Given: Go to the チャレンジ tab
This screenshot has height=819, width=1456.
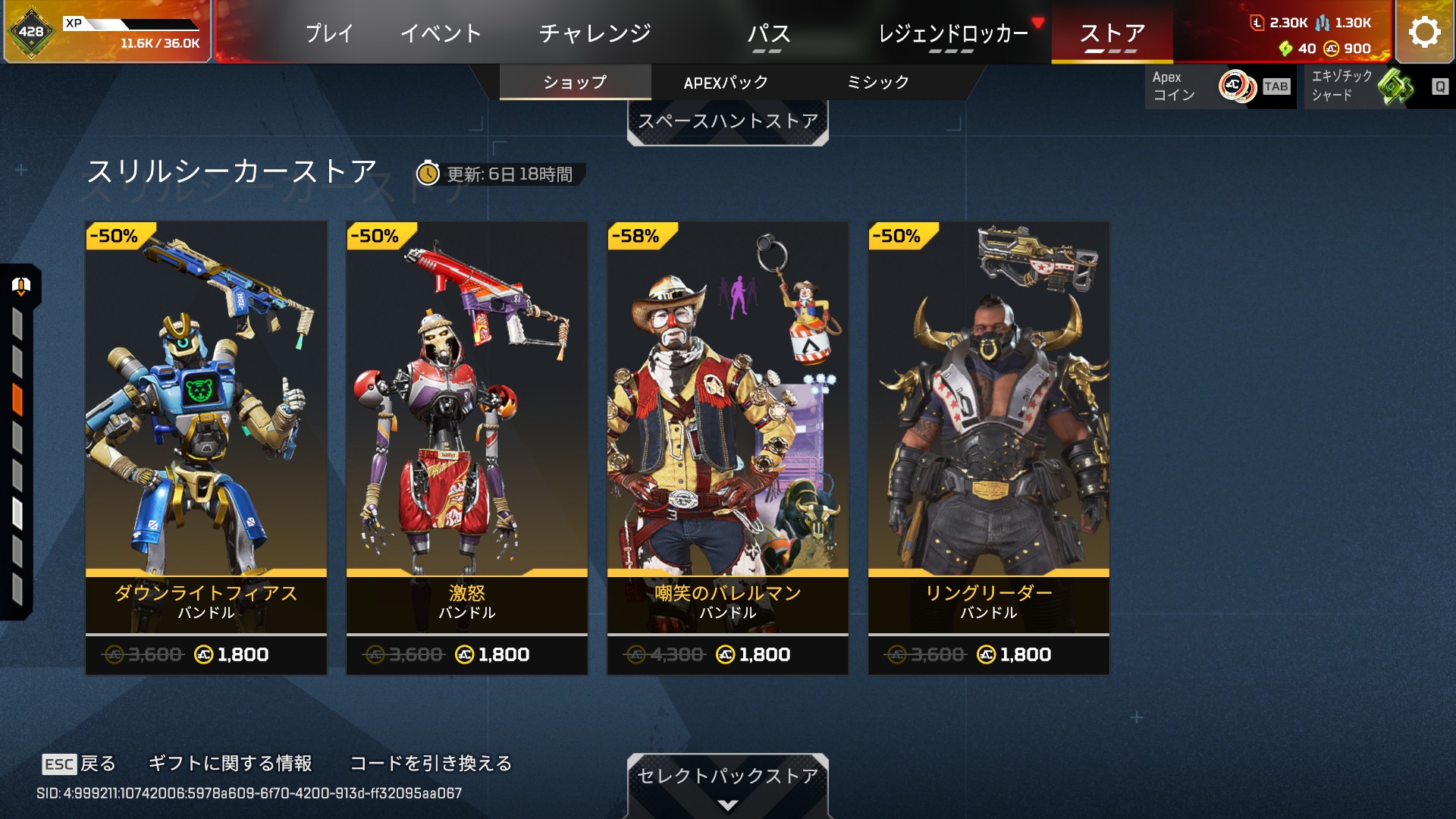Looking at the screenshot, I should point(595,33).
